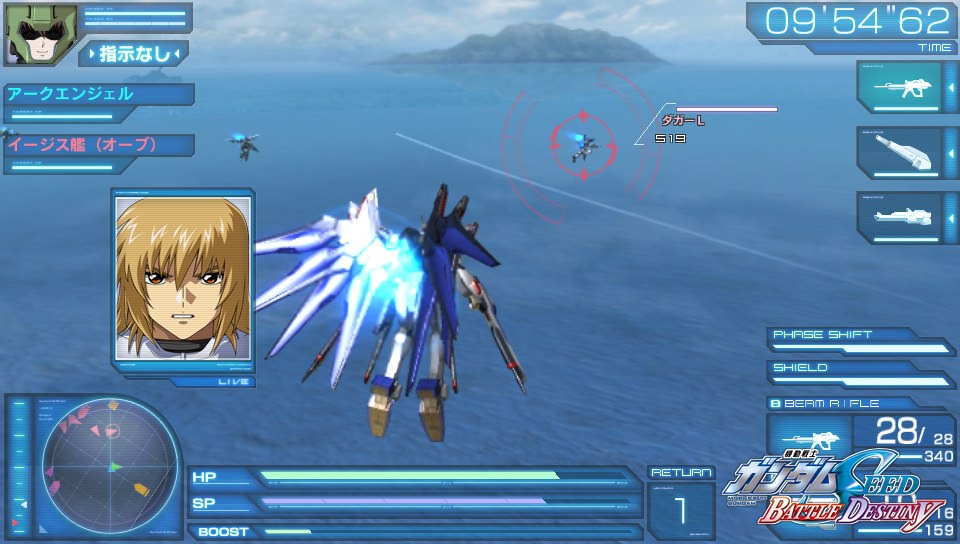Select the 指示なし order command
The height and width of the screenshot is (544, 960).
(x=134, y=53)
